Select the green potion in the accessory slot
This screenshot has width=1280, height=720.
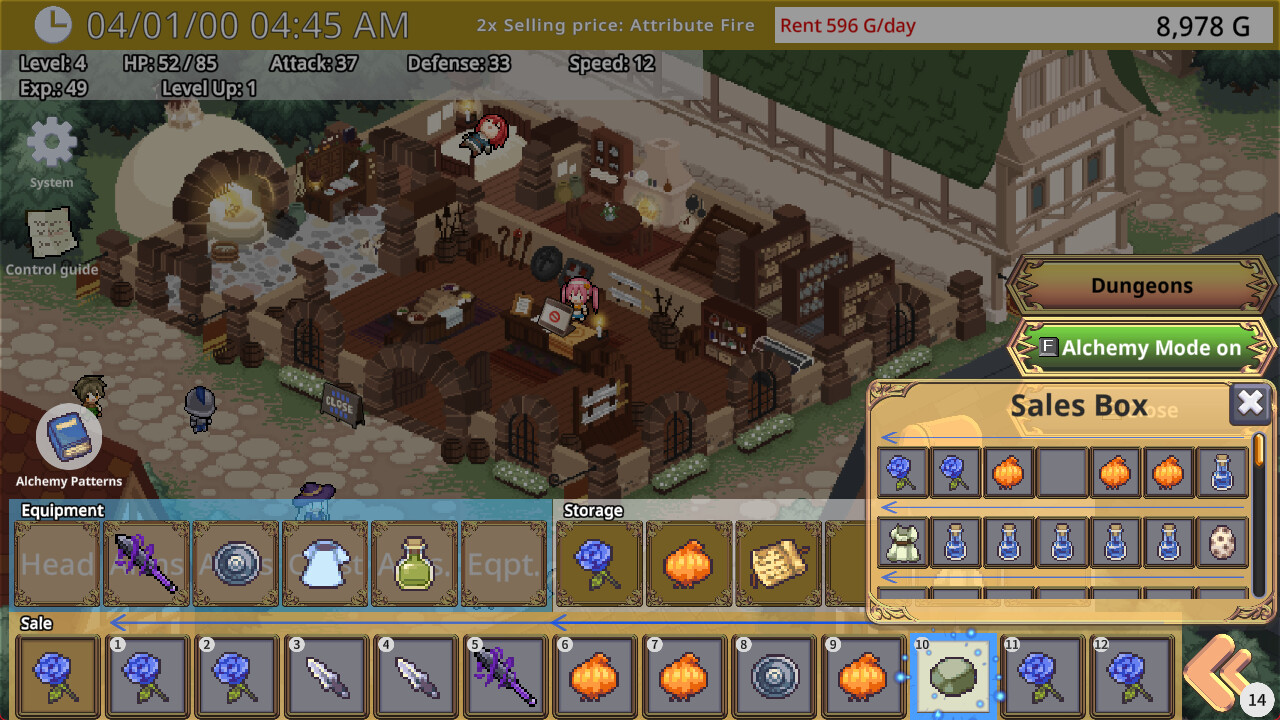(414, 563)
